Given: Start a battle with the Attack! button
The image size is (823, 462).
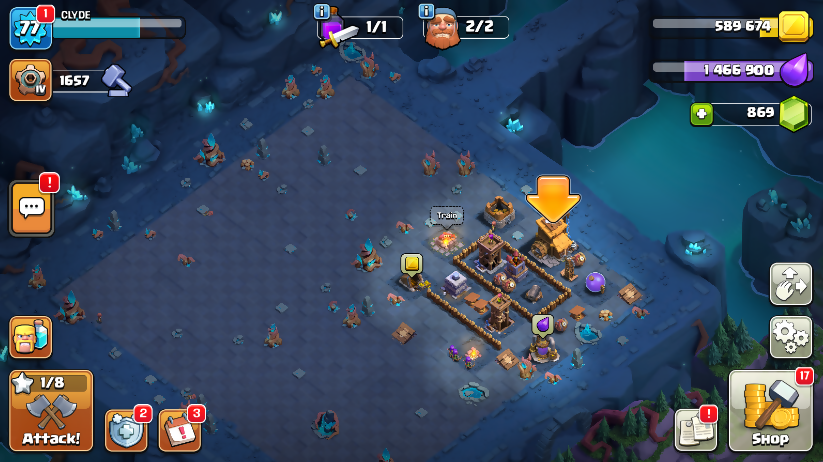Looking at the screenshot, I should tap(50, 411).
